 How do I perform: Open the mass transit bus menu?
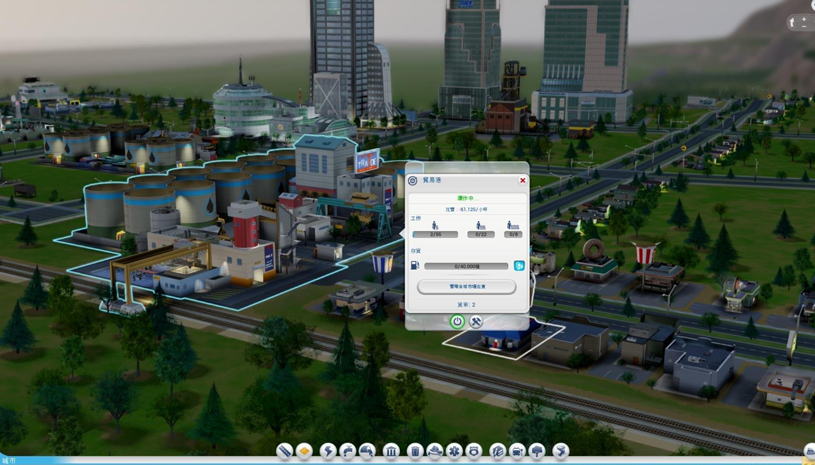[x=517, y=452]
